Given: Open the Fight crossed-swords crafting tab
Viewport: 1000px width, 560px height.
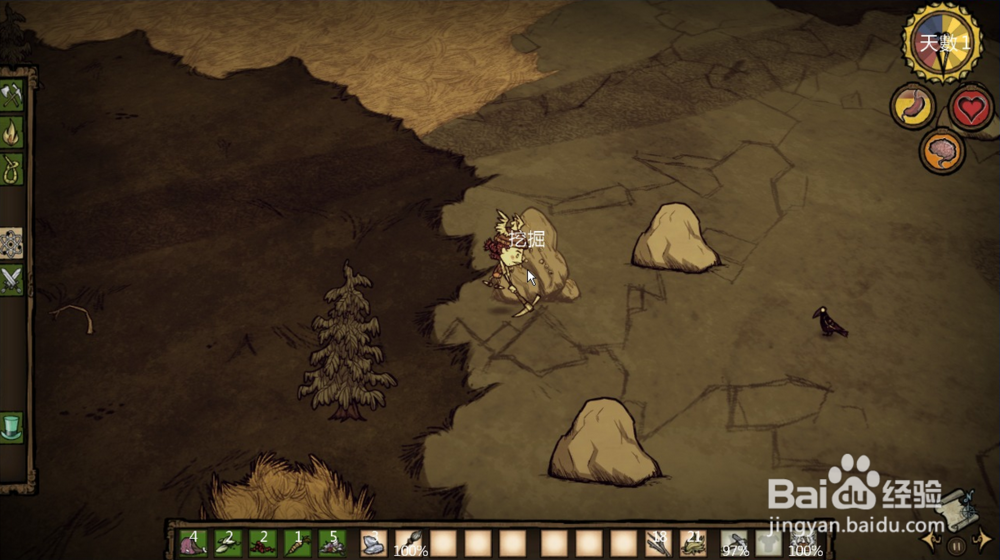Looking at the screenshot, I should (12, 278).
